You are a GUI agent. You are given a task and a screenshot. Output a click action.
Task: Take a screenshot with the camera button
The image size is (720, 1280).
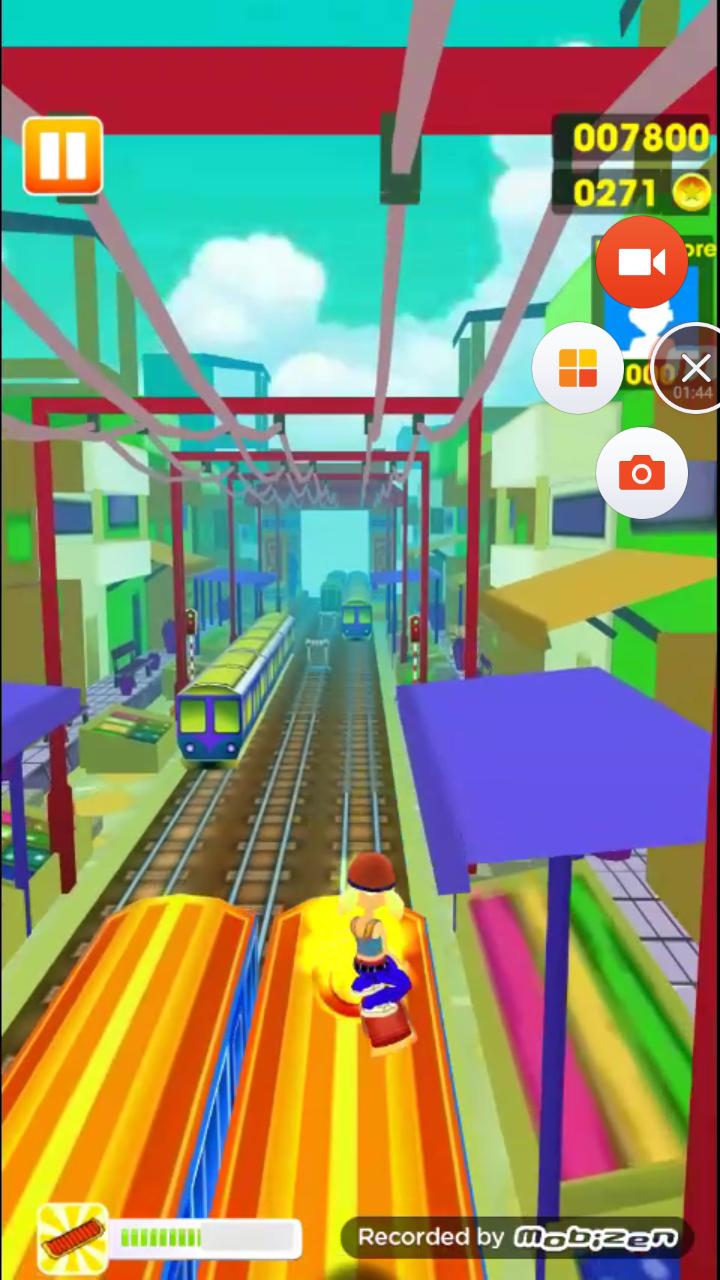641,472
